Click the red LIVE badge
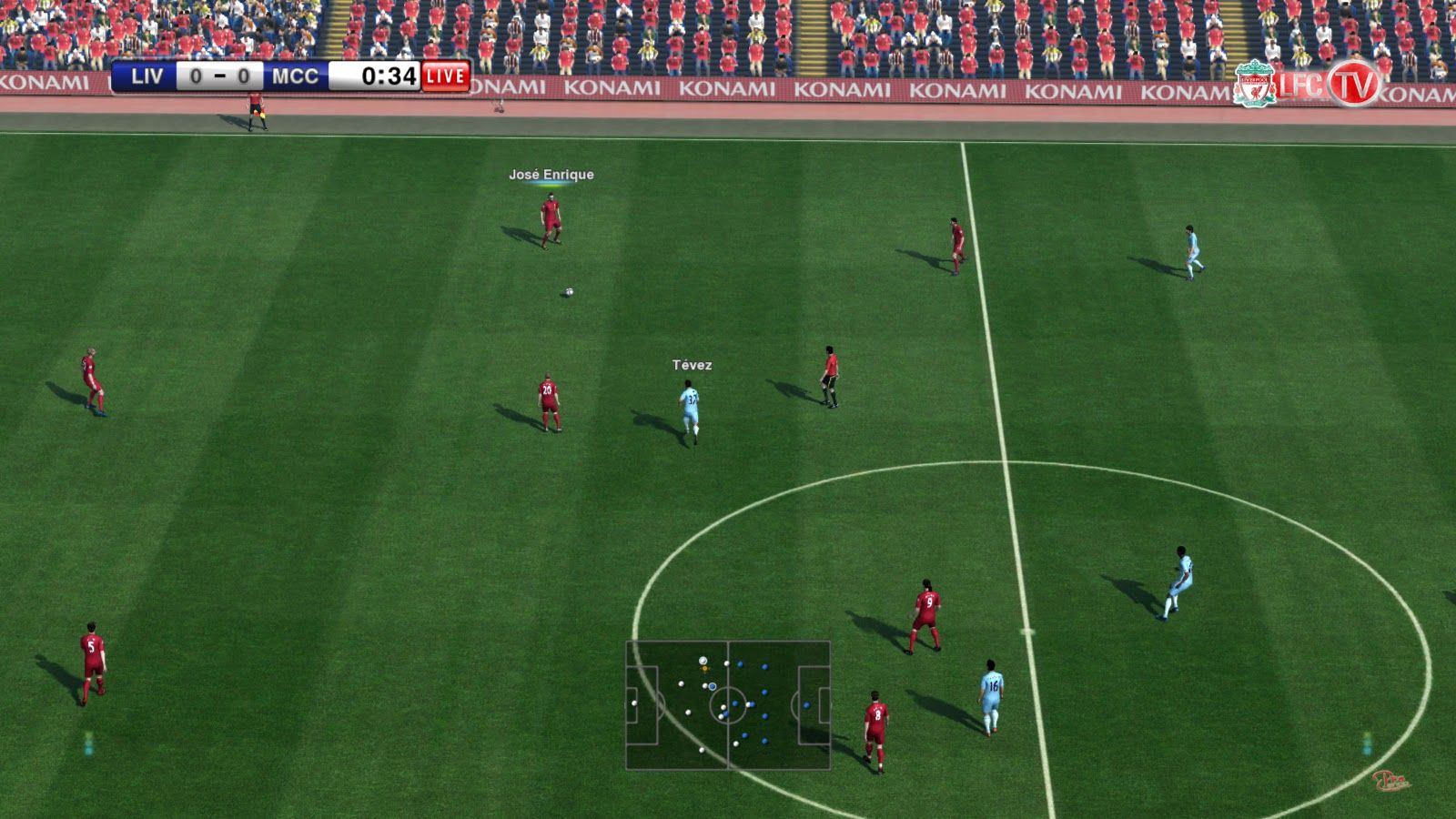Screen dimensions: 1456x819 [x=446, y=76]
